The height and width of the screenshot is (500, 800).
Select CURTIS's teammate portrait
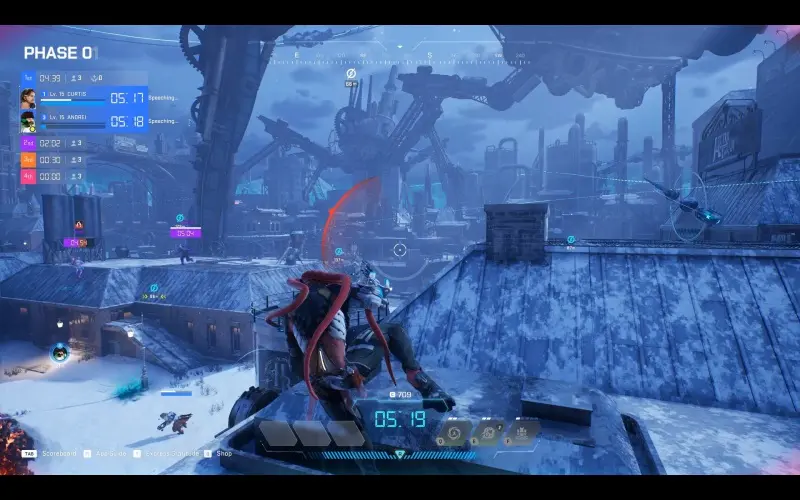pyautogui.click(x=28, y=98)
